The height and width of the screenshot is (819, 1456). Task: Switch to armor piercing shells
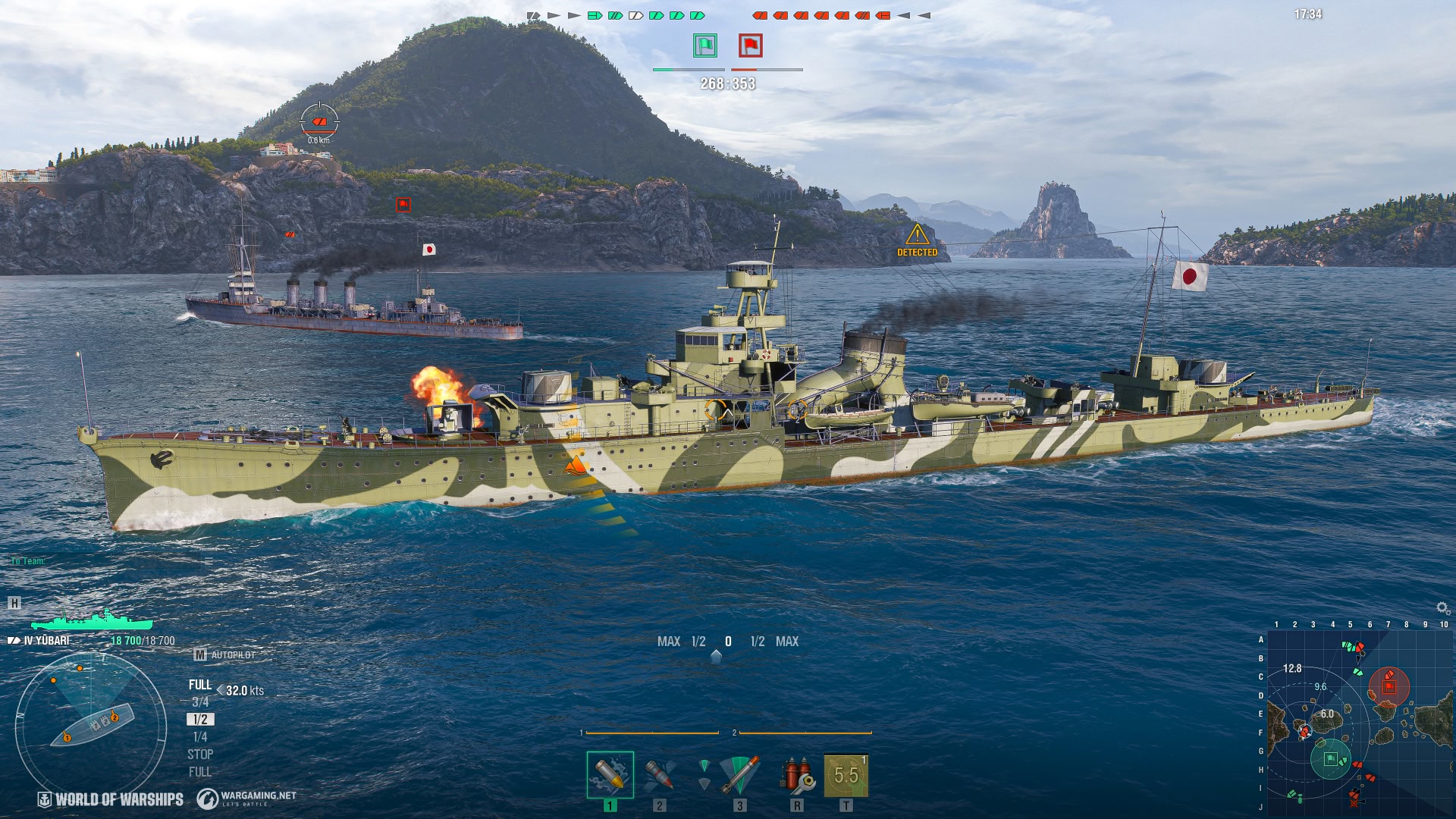tap(659, 774)
